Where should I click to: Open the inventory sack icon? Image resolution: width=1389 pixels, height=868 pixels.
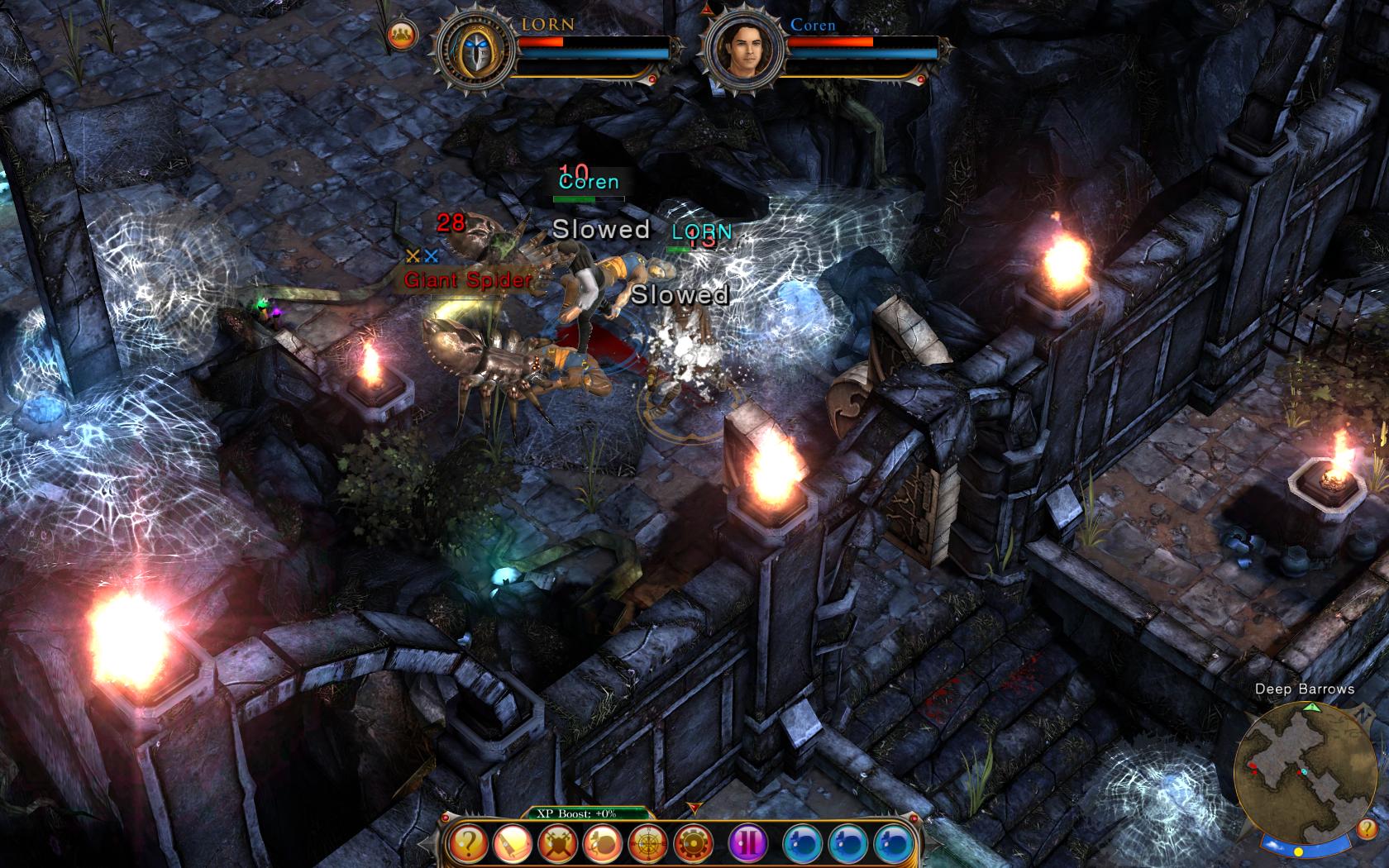click(603, 844)
